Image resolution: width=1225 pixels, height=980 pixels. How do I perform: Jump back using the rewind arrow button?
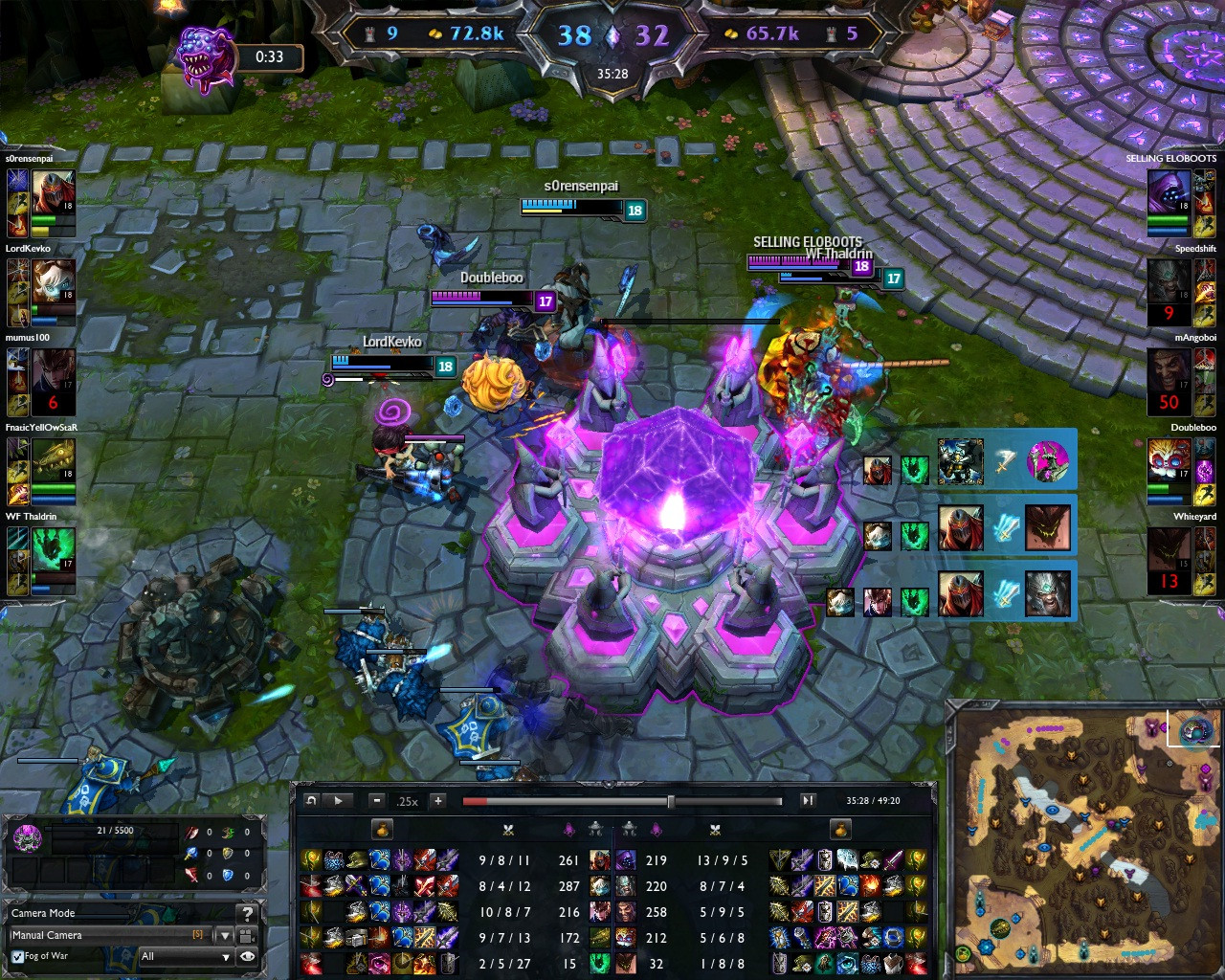310,801
